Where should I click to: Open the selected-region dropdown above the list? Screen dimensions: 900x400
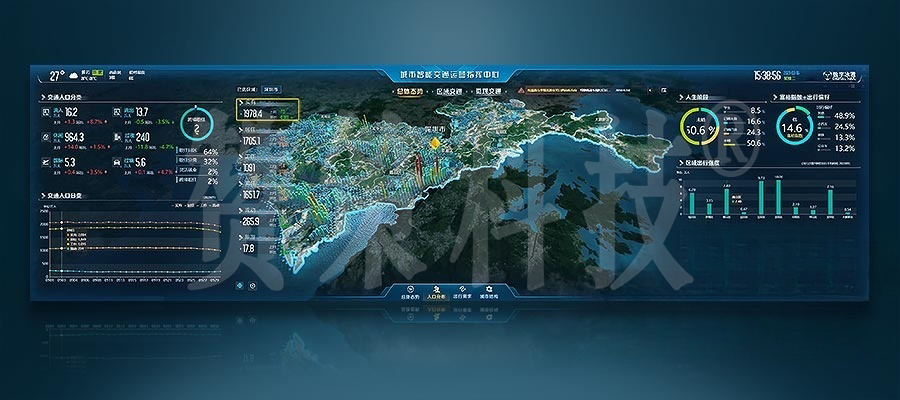point(271,89)
